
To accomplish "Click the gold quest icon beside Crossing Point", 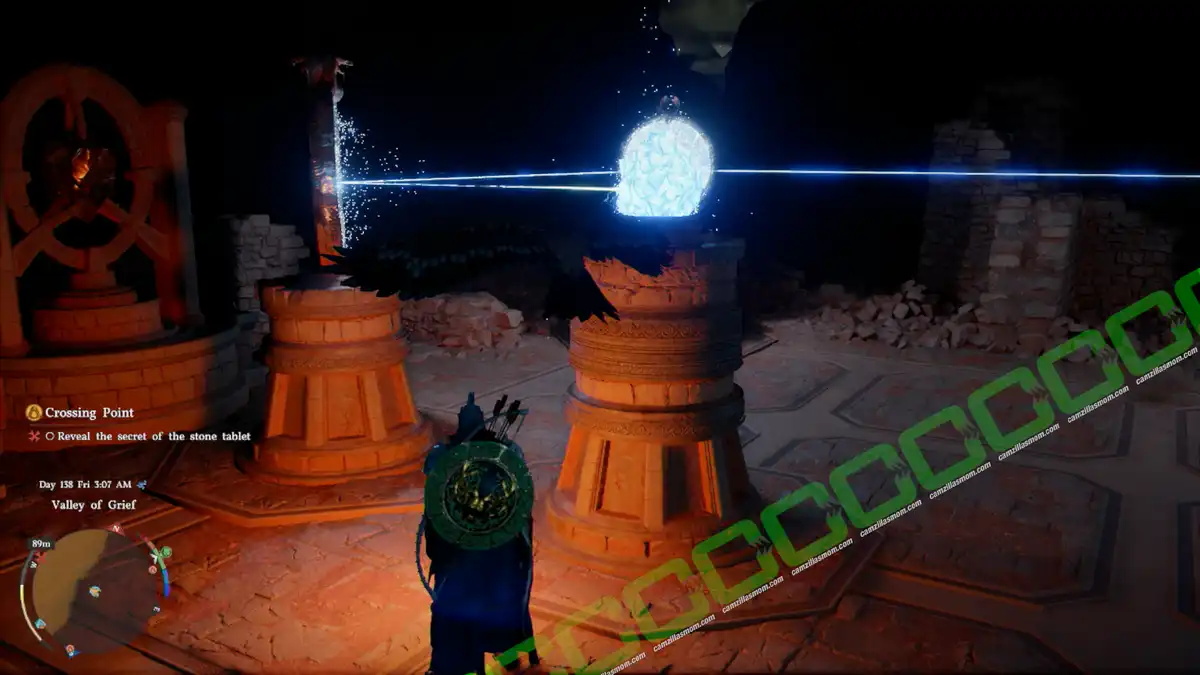I will (x=33, y=412).
